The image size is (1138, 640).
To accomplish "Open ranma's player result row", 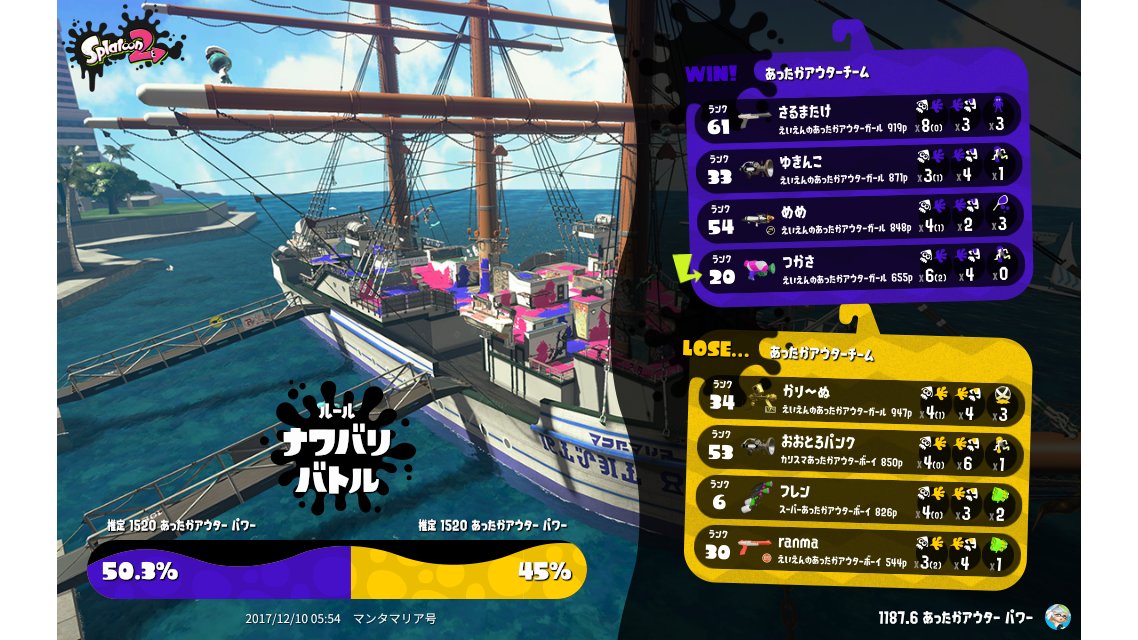I will point(858,550).
